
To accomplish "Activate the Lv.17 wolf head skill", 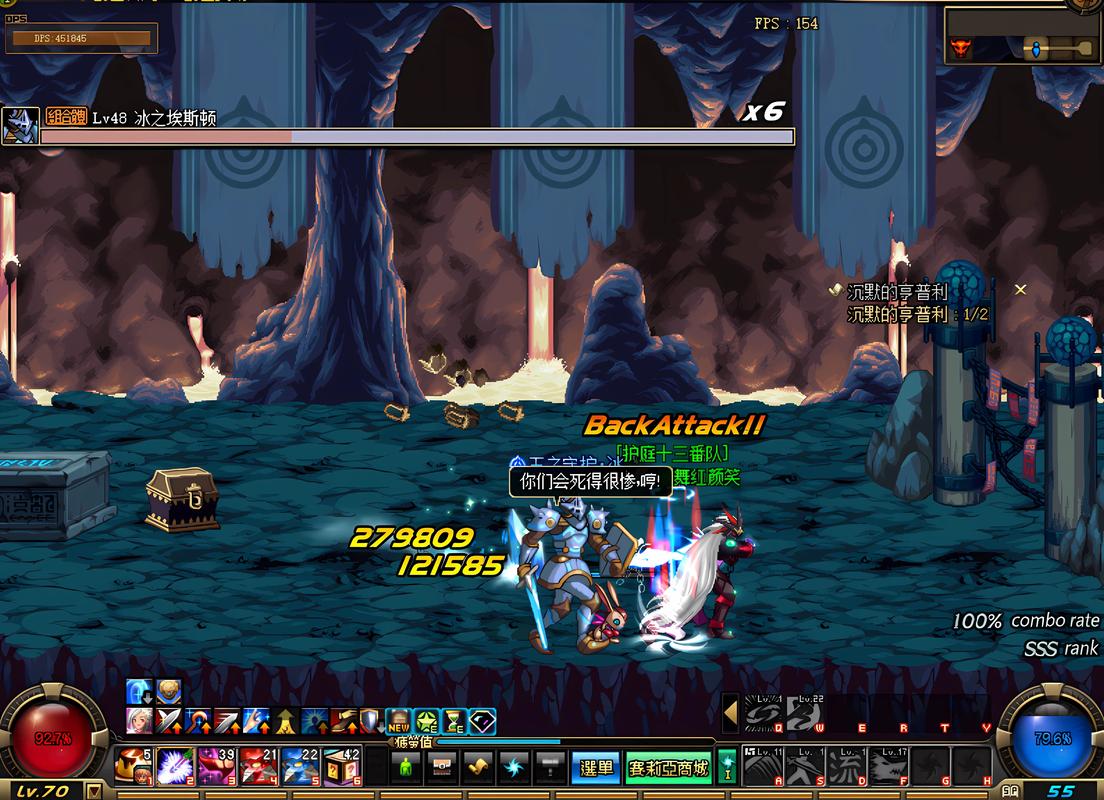I will pos(889,766).
